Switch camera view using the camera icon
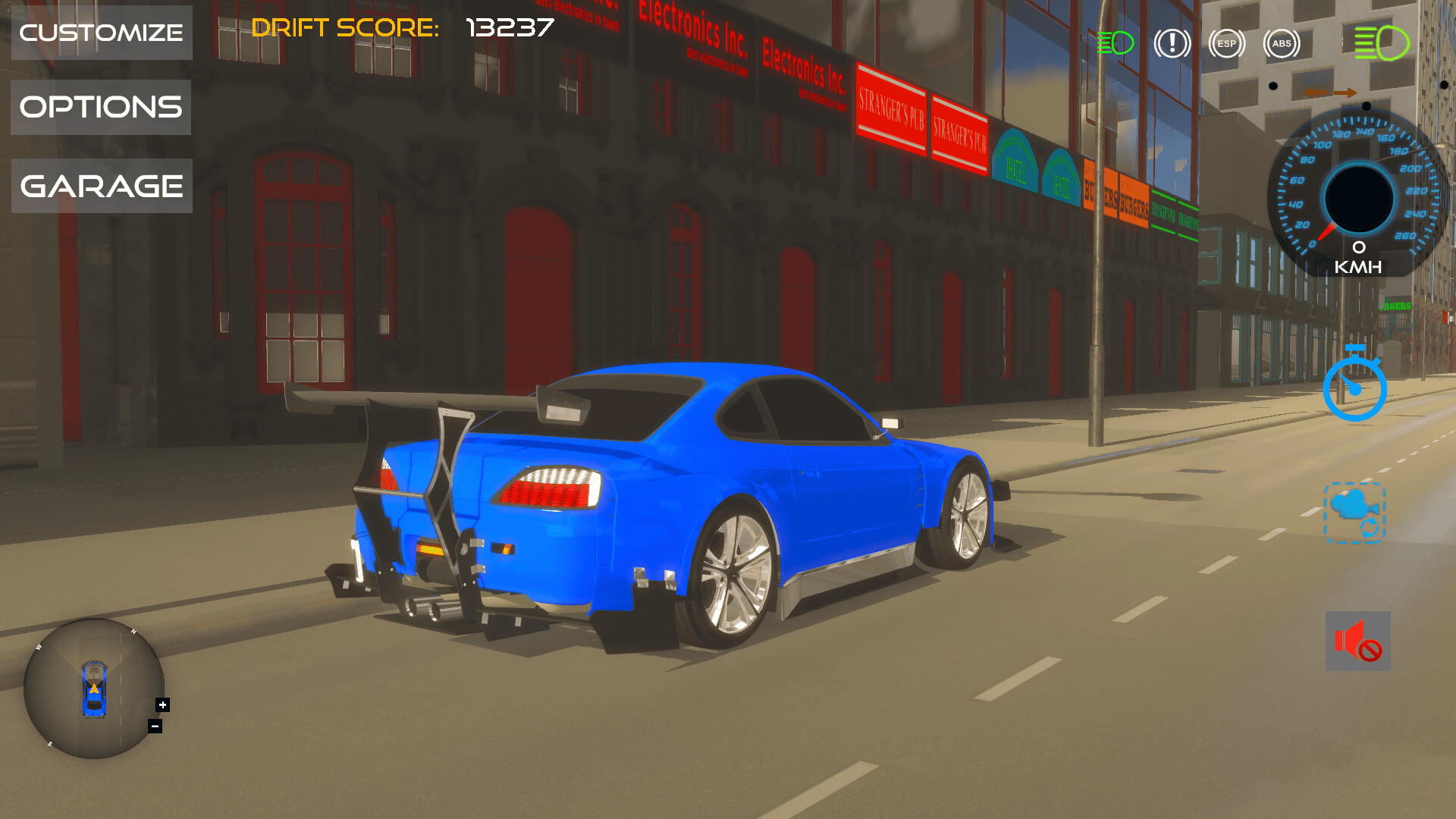The height and width of the screenshot is (819, 1456). [1355, 513]
